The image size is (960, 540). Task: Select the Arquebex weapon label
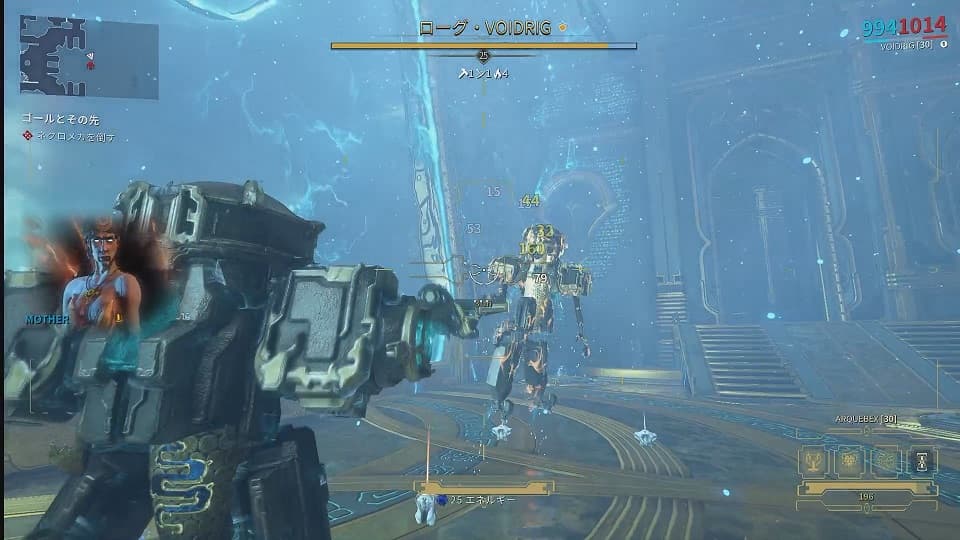[865, 421]
